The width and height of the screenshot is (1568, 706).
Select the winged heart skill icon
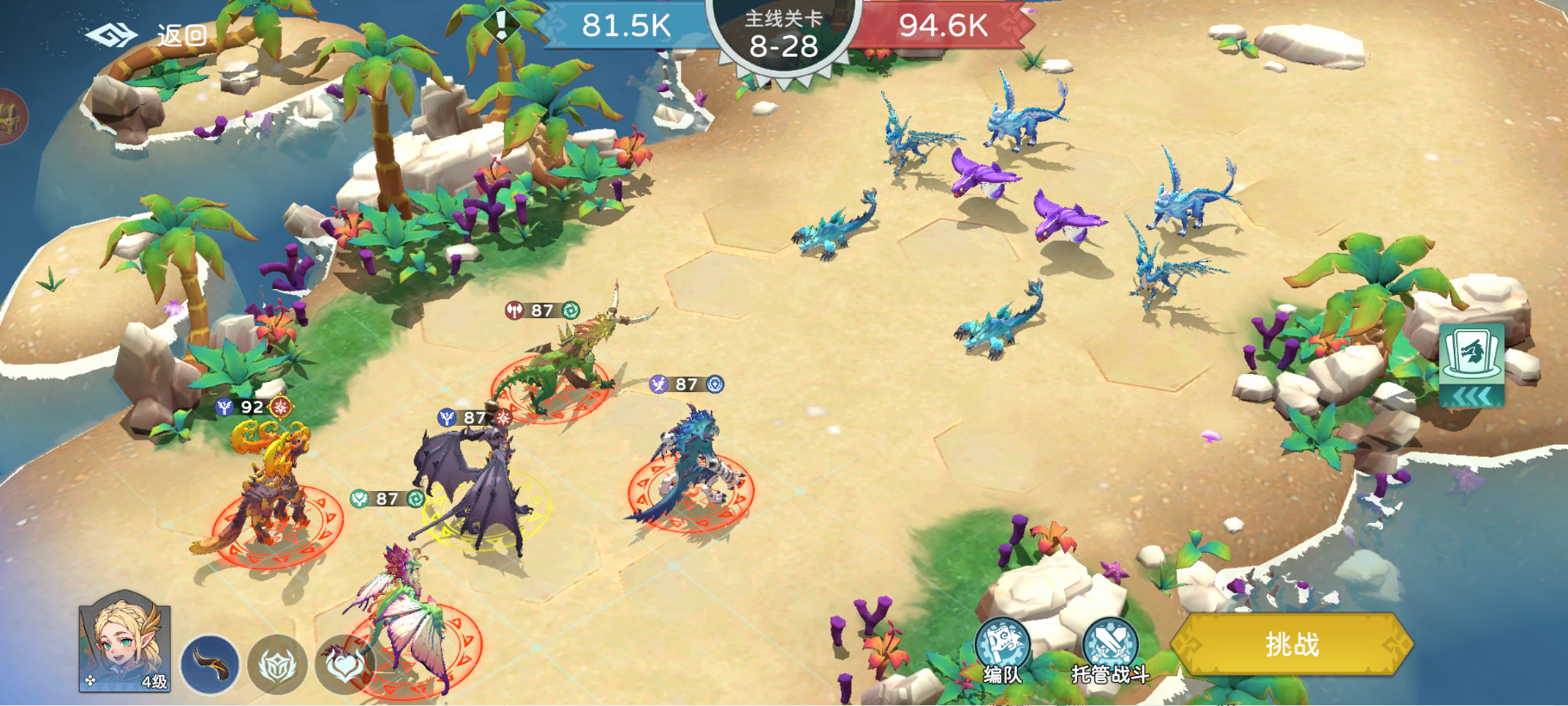click(x=344, y=664)
